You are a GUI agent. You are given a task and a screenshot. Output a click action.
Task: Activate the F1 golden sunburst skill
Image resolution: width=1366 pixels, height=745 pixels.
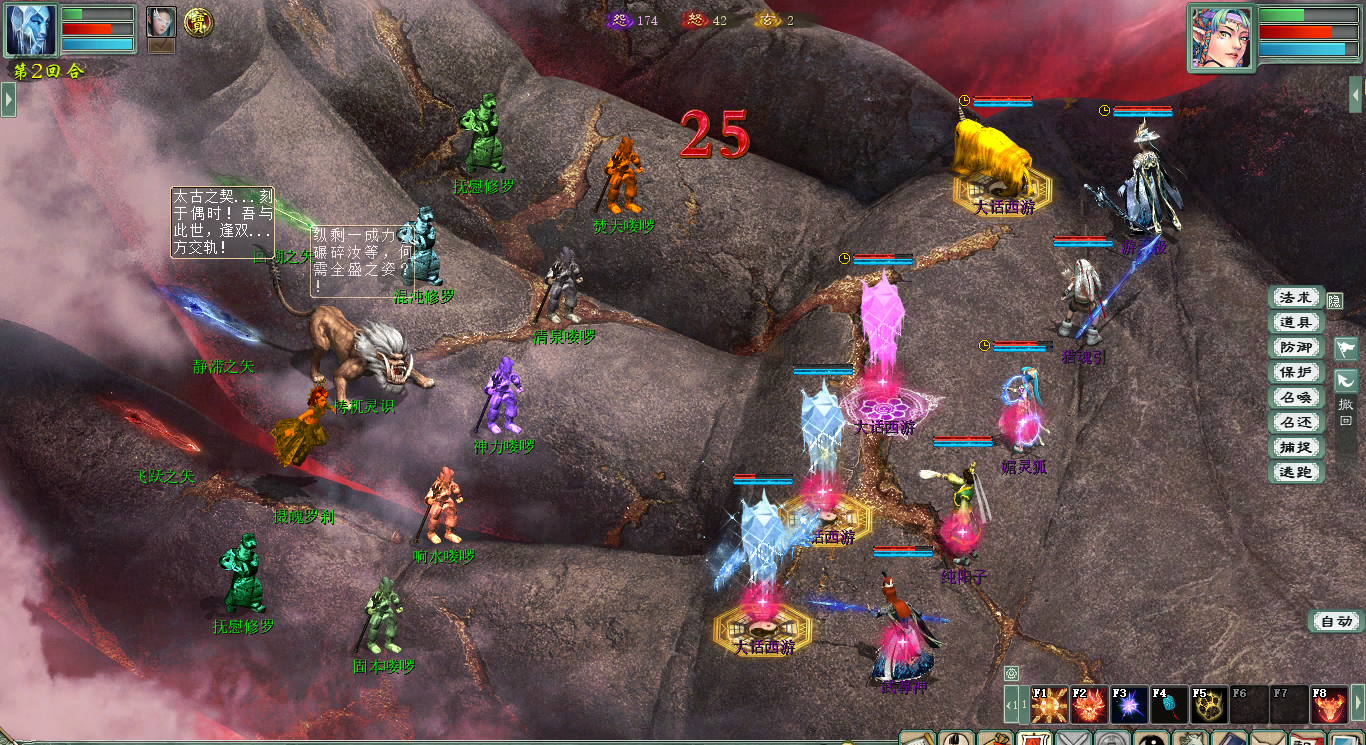[1049, 706]
